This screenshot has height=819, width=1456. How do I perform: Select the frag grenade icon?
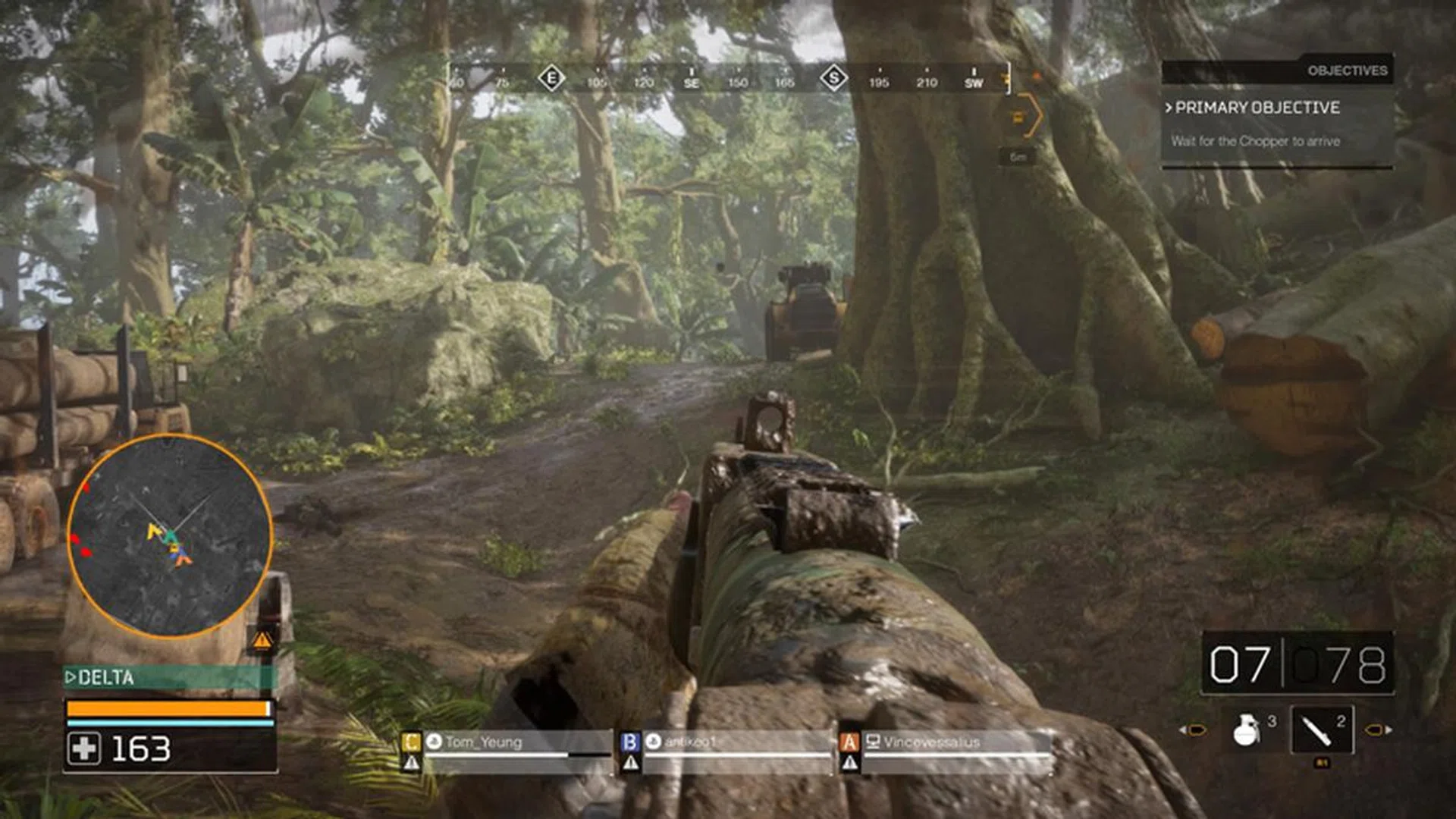pos(1246,730)
